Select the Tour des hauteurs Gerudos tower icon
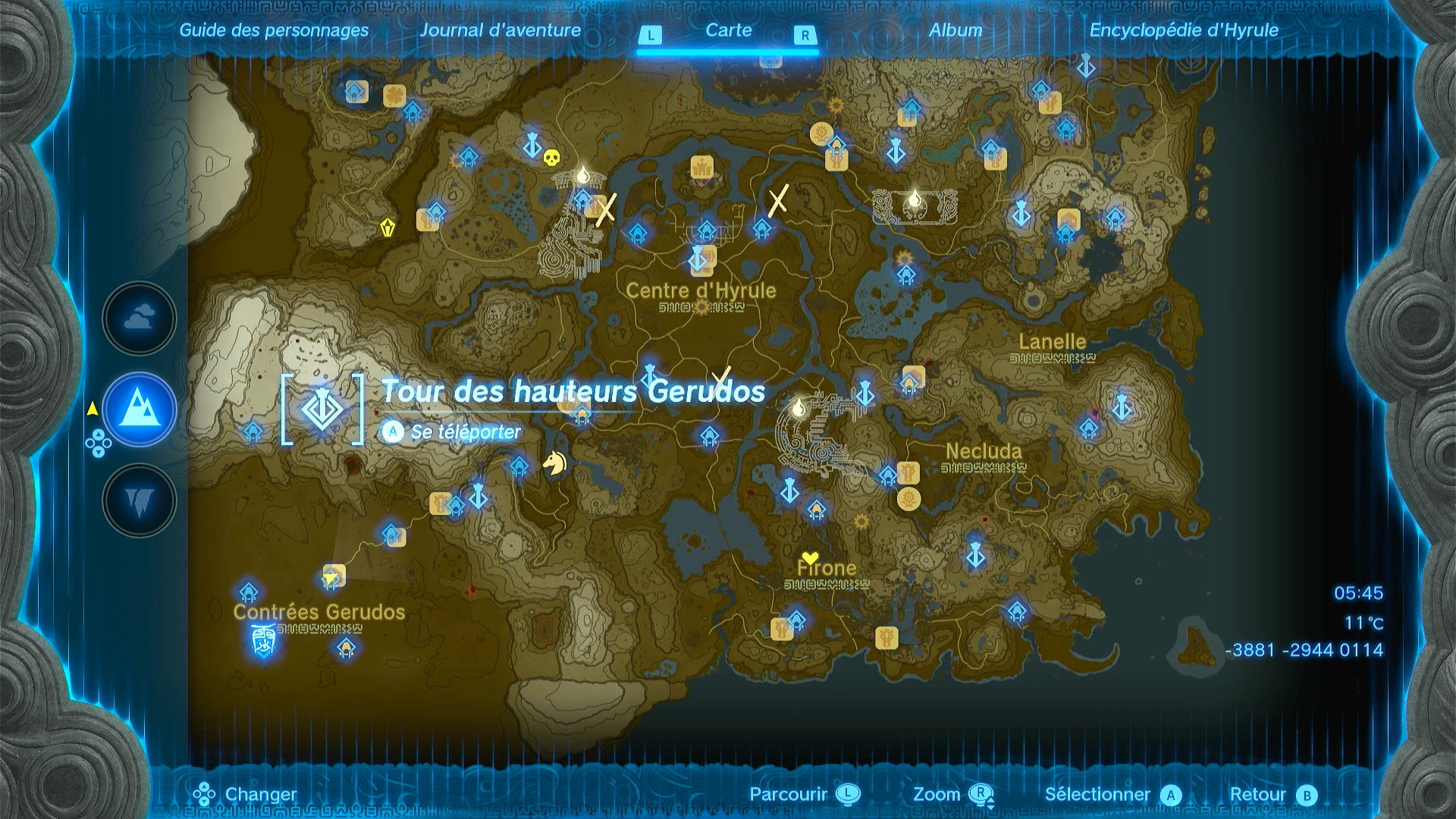The width and height of the screenshot is (1456, 819). tap(322, 409)
